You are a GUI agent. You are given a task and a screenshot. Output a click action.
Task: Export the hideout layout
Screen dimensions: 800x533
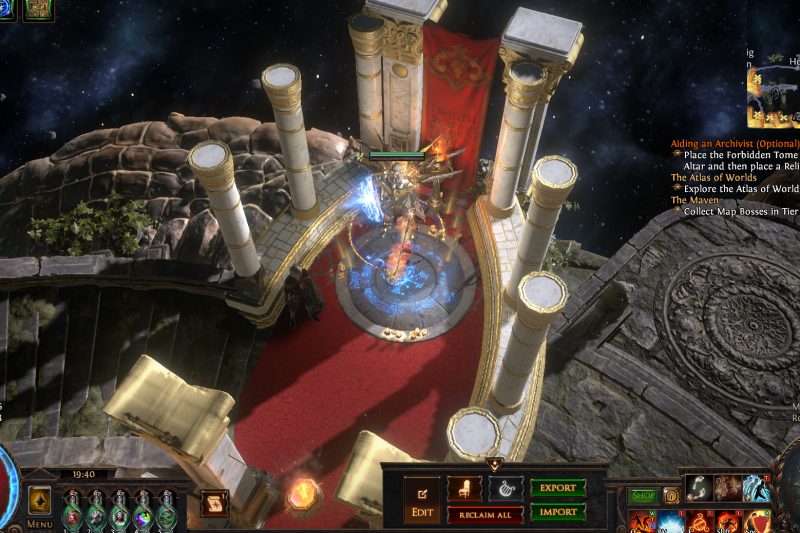(557, 488)
